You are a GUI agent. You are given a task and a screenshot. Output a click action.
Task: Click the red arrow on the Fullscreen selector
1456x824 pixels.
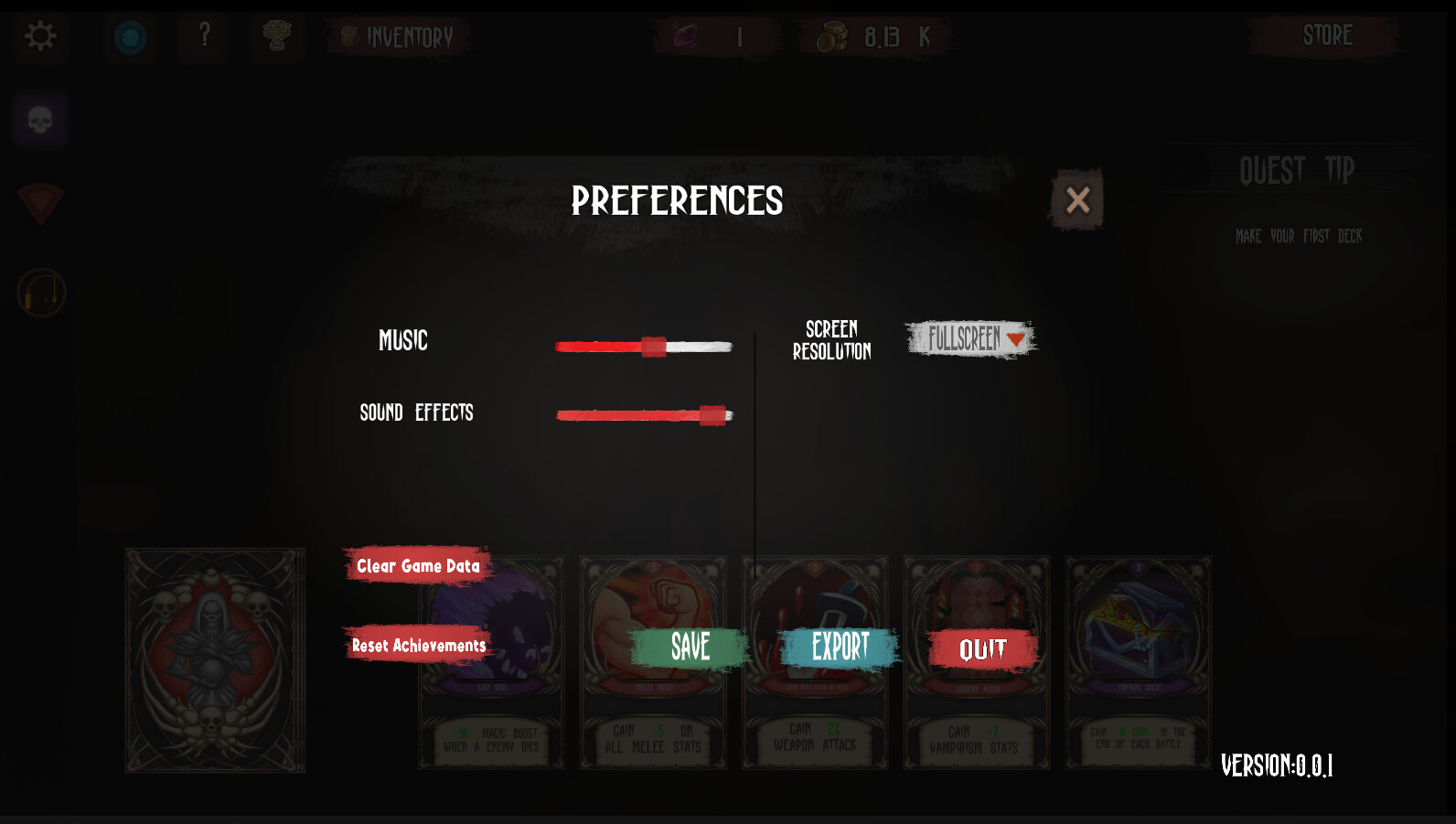point(1015,339)
